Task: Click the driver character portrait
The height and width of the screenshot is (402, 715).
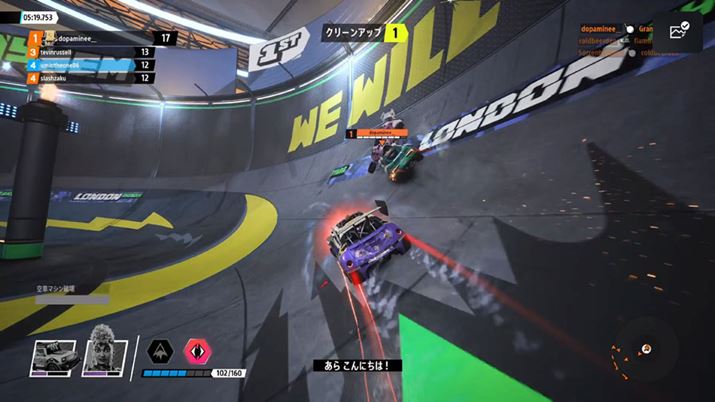Action: point(105,352)
